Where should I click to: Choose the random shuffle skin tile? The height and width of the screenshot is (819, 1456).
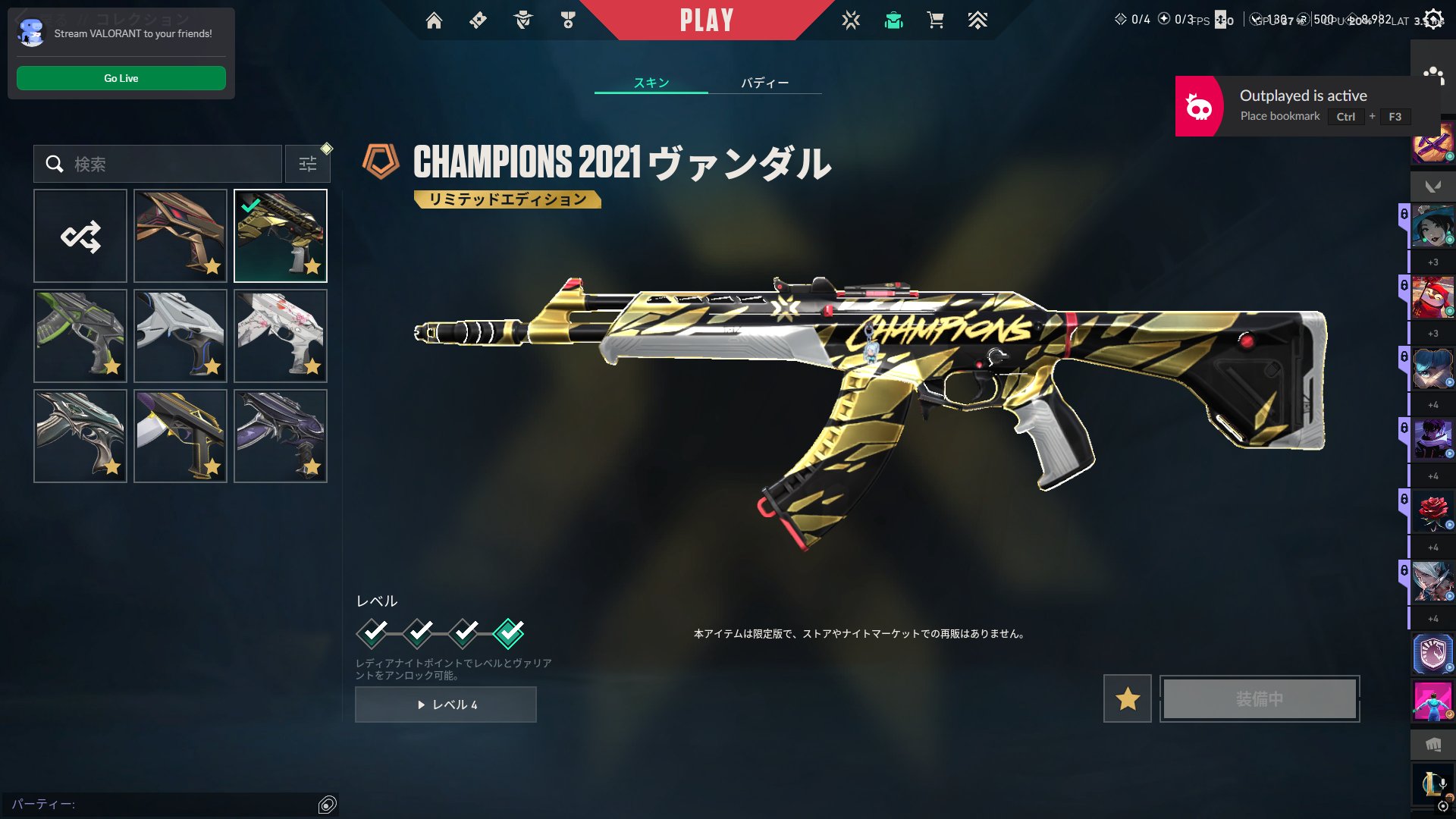(80, 236)
